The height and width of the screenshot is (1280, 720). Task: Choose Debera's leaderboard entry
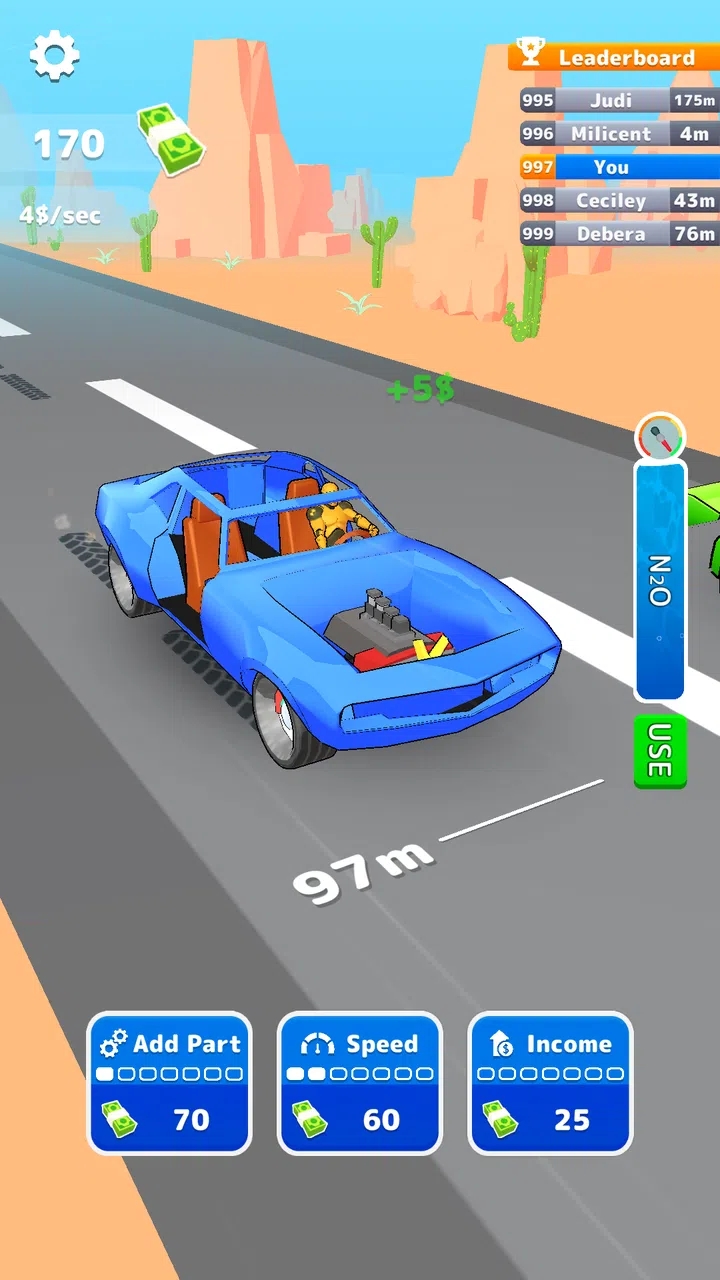(x=619, y=234)
